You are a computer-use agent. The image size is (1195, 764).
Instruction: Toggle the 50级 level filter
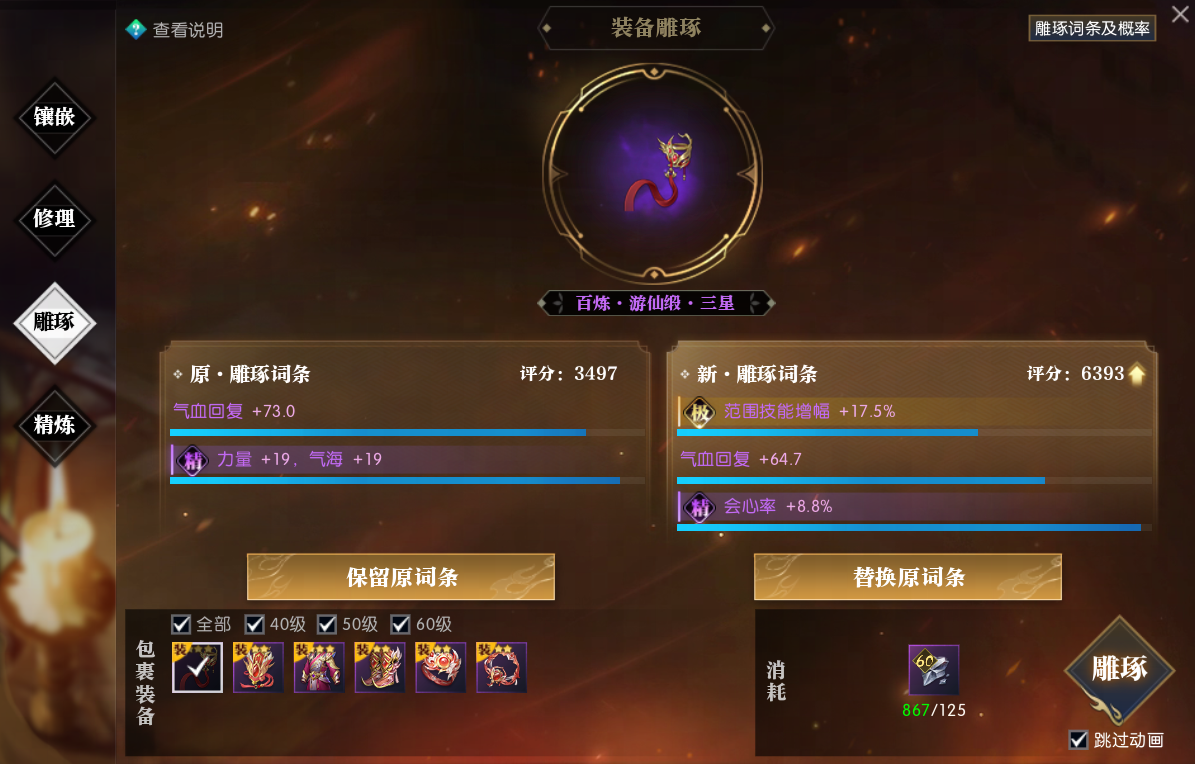(x=327, y=624)
